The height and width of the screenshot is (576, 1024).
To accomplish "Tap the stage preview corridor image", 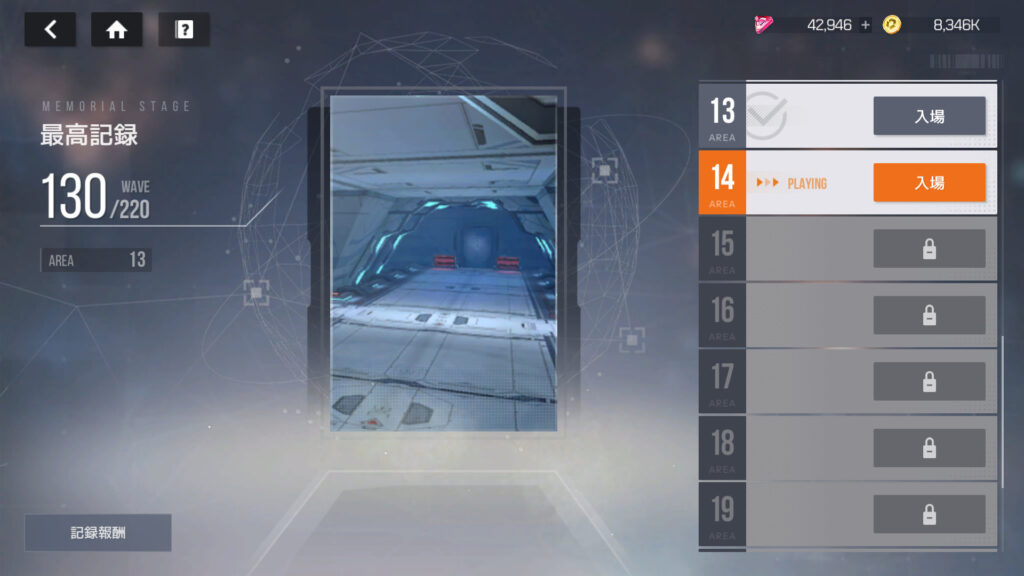I will coord(443,262).
